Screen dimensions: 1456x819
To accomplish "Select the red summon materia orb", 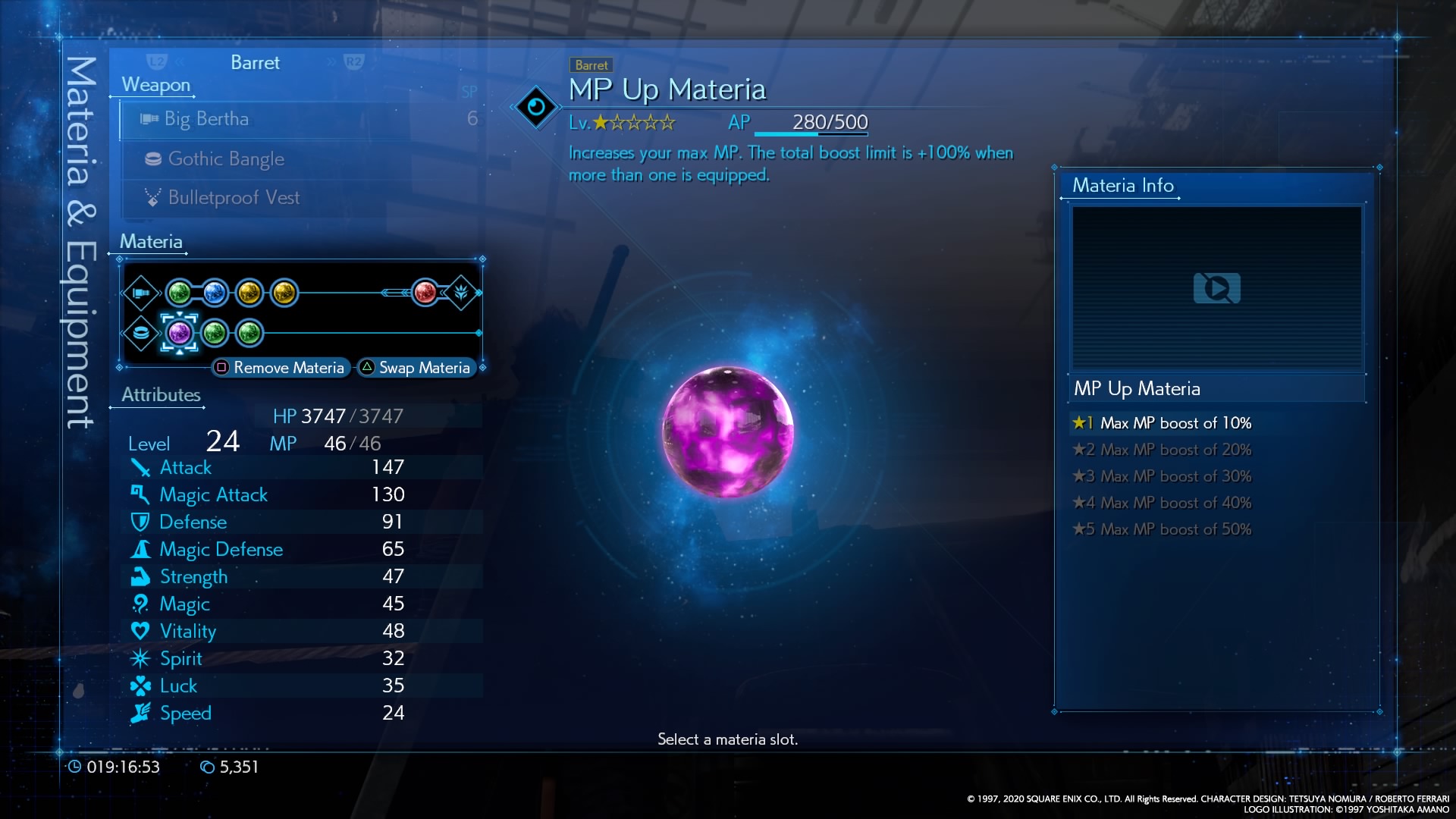I will tap(425, 293).
